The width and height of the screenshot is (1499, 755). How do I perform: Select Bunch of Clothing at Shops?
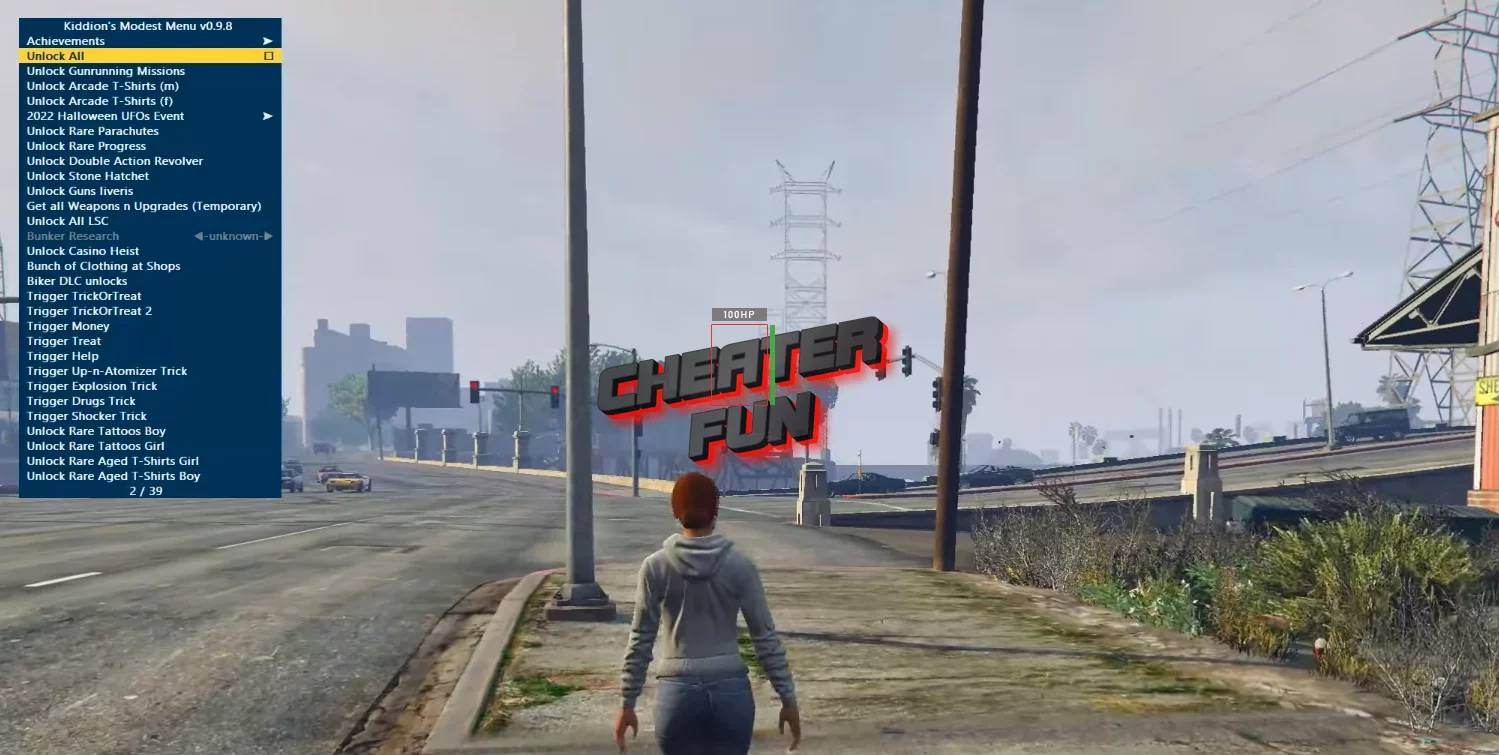(x=104, y=265)
